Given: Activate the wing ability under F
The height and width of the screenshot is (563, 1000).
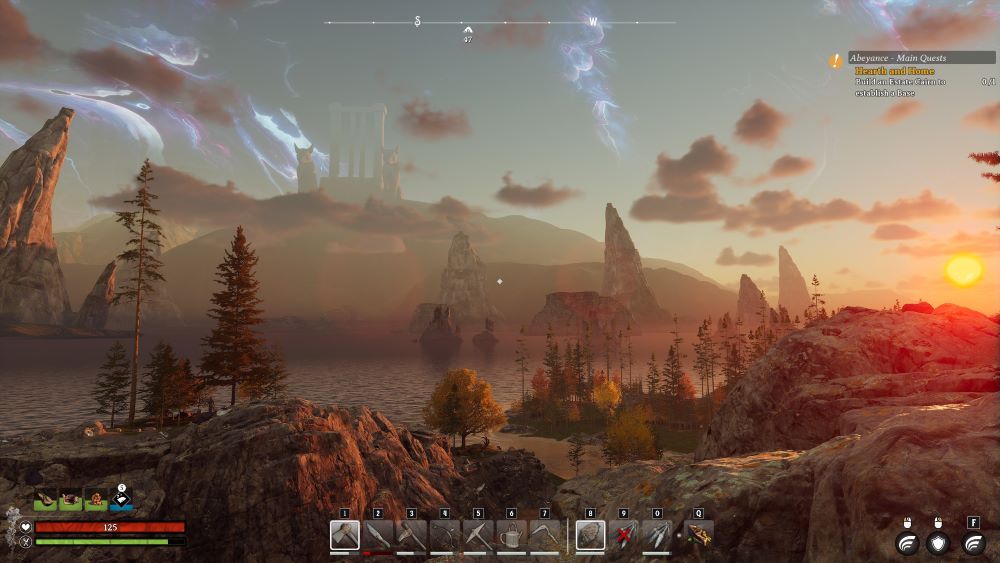Looking at the screenshot, I should (973, 543).
